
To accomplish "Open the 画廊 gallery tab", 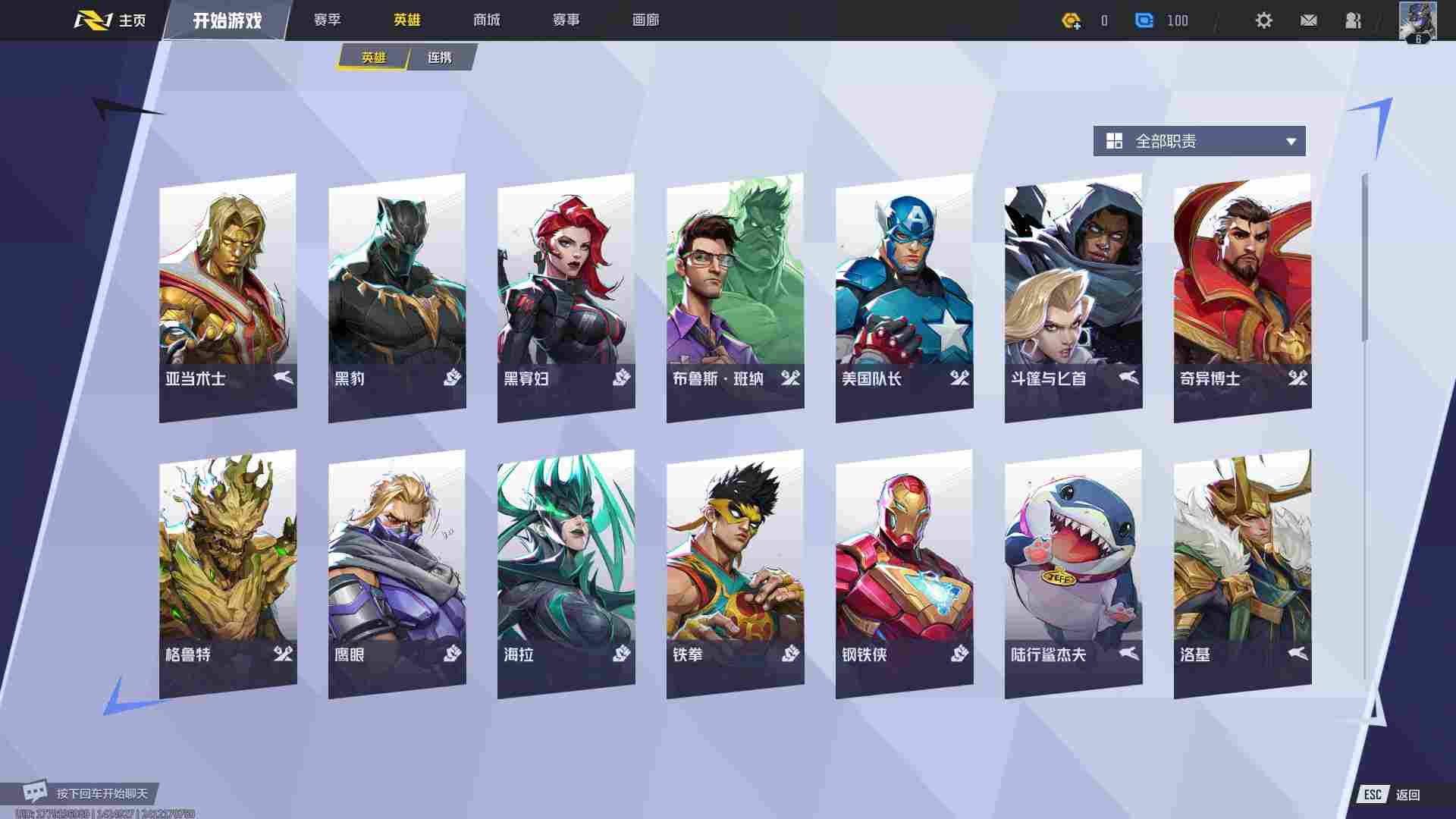I will (x=645, y=20).
